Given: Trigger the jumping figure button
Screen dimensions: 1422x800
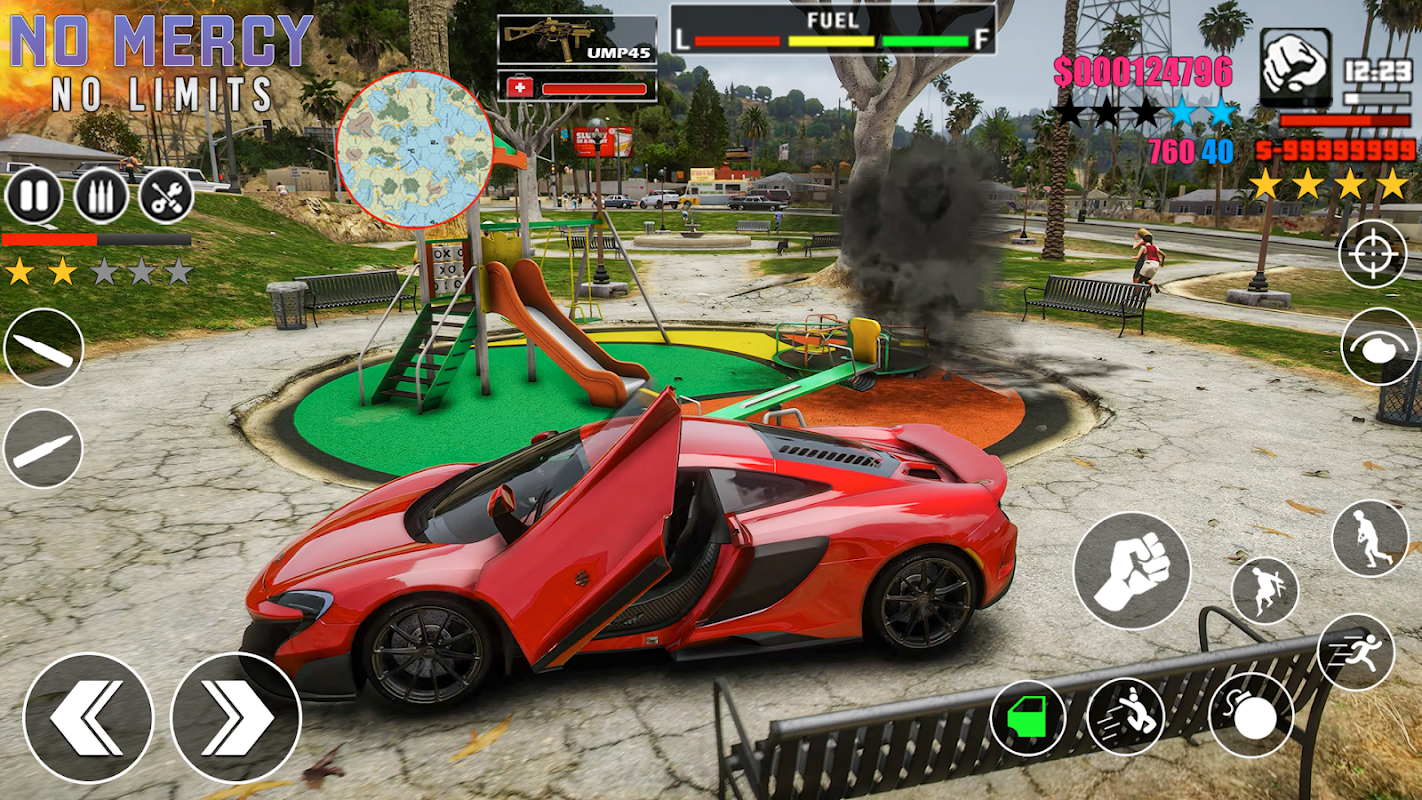Looking at the screenshot, I should (1265, 591).
